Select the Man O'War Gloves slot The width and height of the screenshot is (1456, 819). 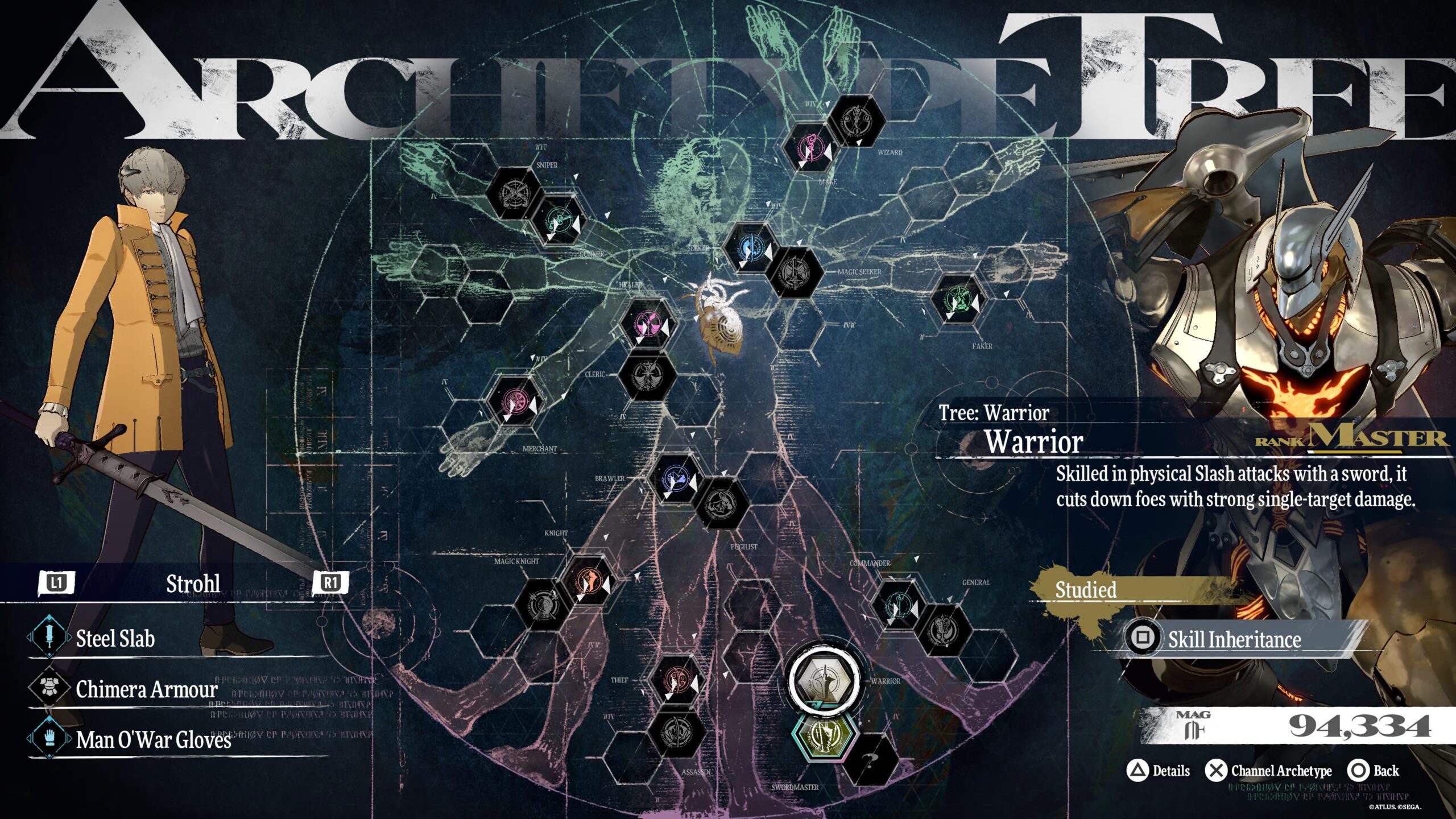154,739
